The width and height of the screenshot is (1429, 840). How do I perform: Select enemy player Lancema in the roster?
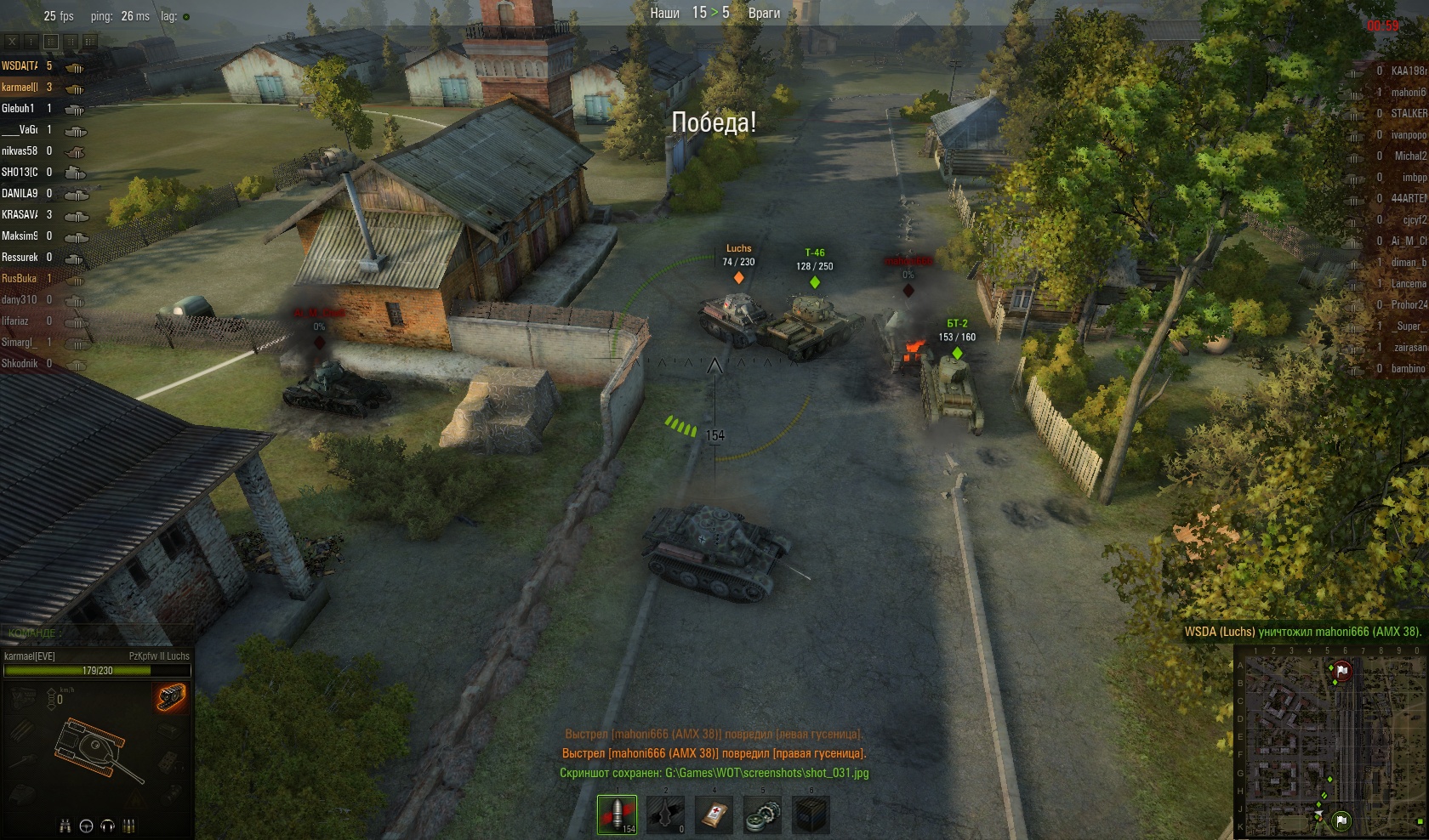tap(1408, 283)
